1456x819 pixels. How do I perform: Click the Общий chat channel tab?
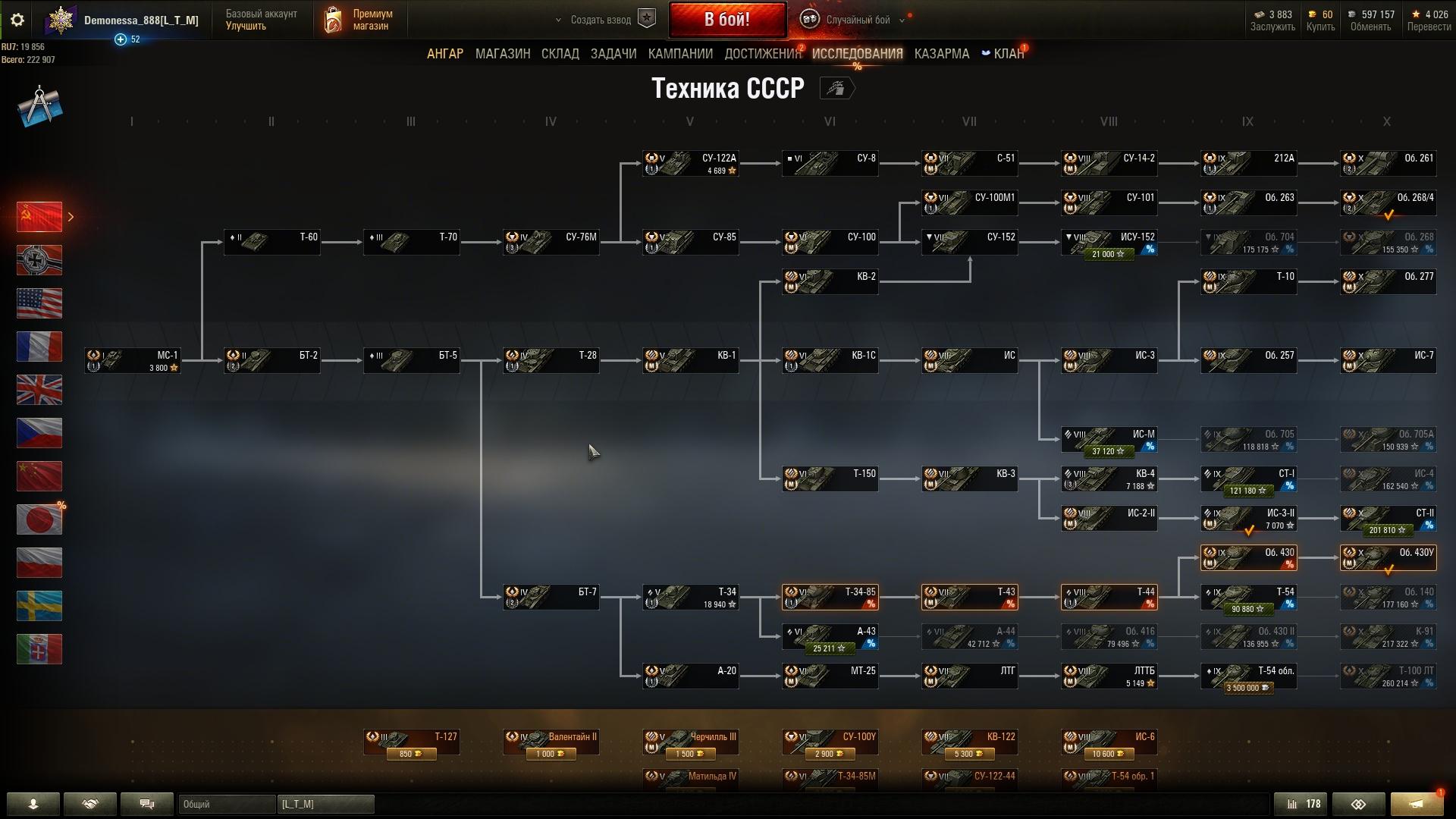coord(227,804)
